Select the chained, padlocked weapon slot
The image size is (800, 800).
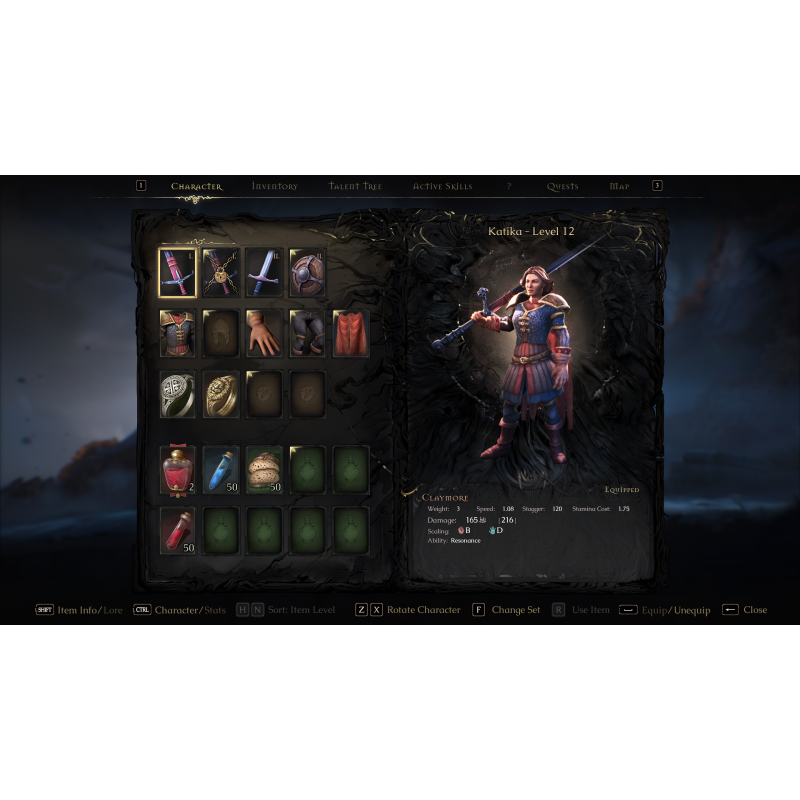[222, 273]
